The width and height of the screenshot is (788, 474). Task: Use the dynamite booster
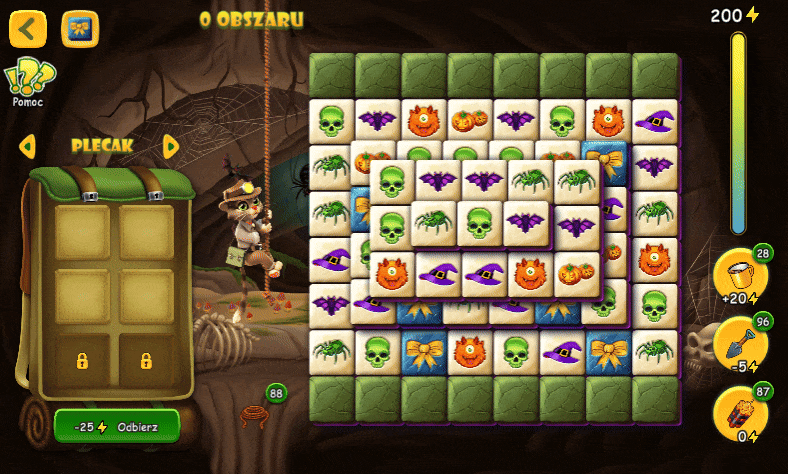(740, 413)
